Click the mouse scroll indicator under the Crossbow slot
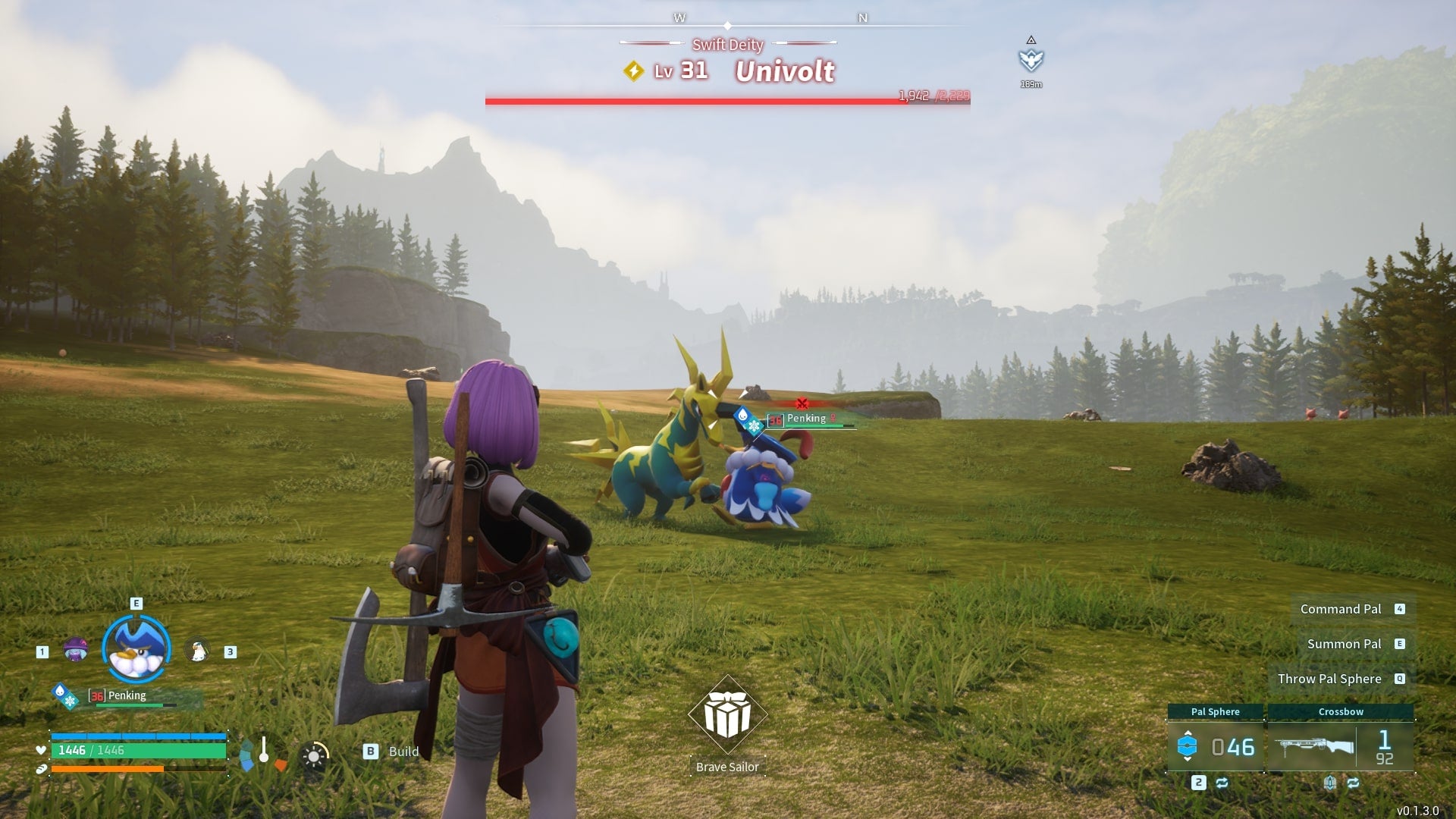This screenshot has width=1456, height=819. point(1330,783)
